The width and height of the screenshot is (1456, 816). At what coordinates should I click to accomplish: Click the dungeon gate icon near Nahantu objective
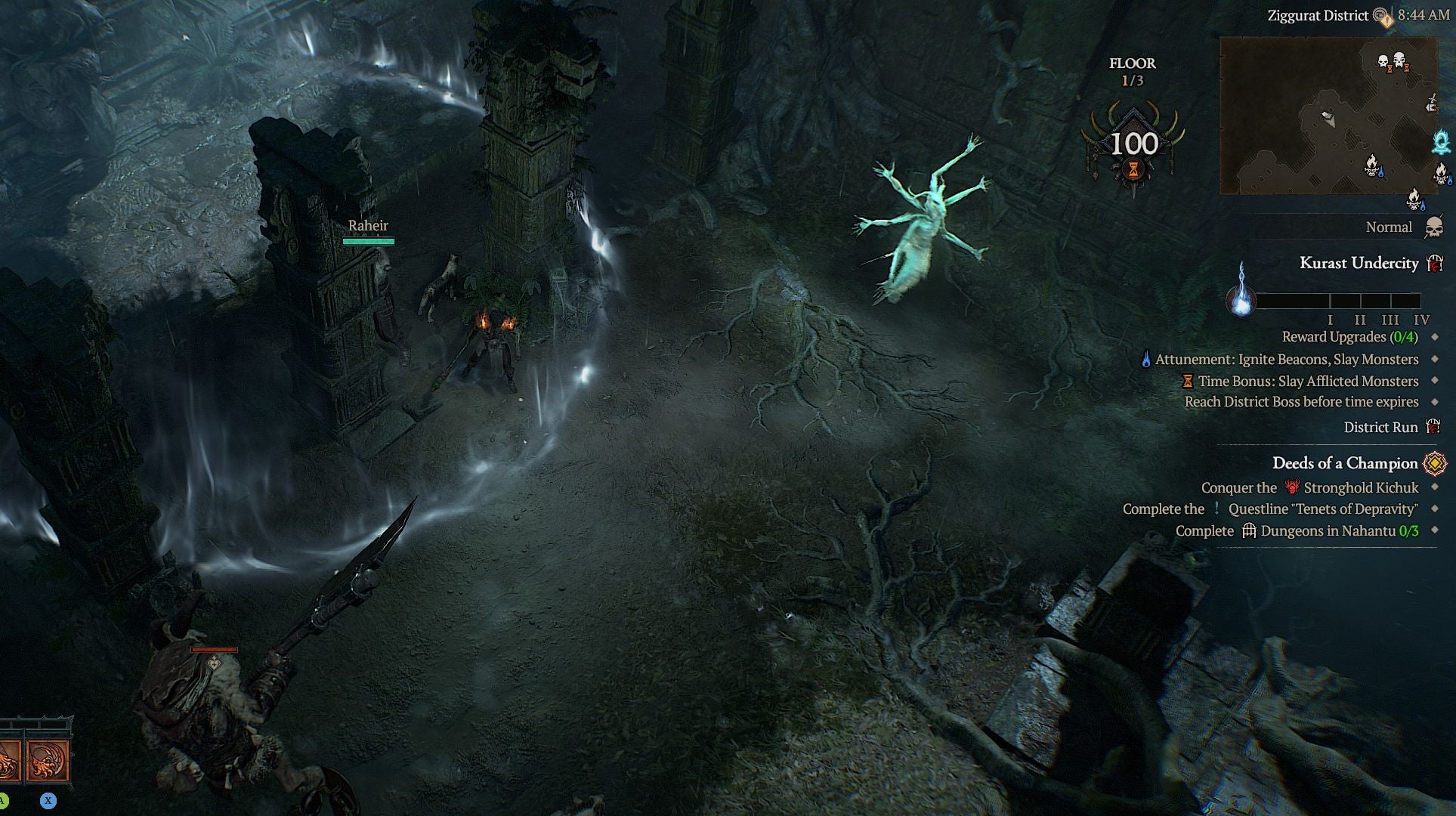click(x=1248, y=530)
